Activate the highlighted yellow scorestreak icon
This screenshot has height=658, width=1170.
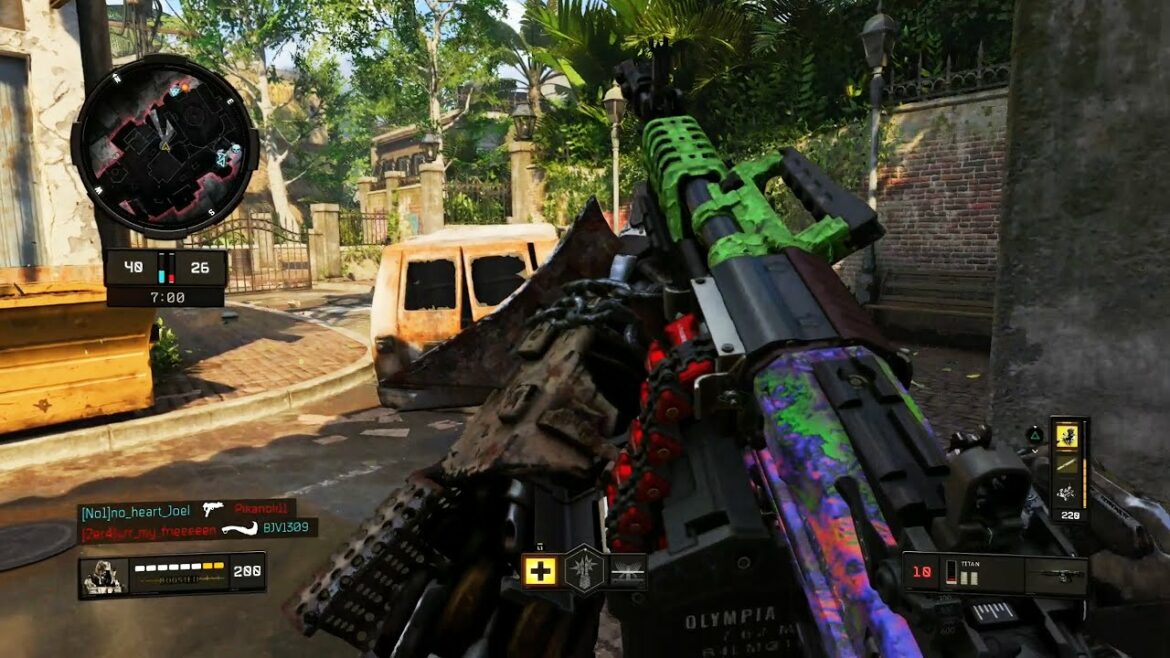[1068, 436]
